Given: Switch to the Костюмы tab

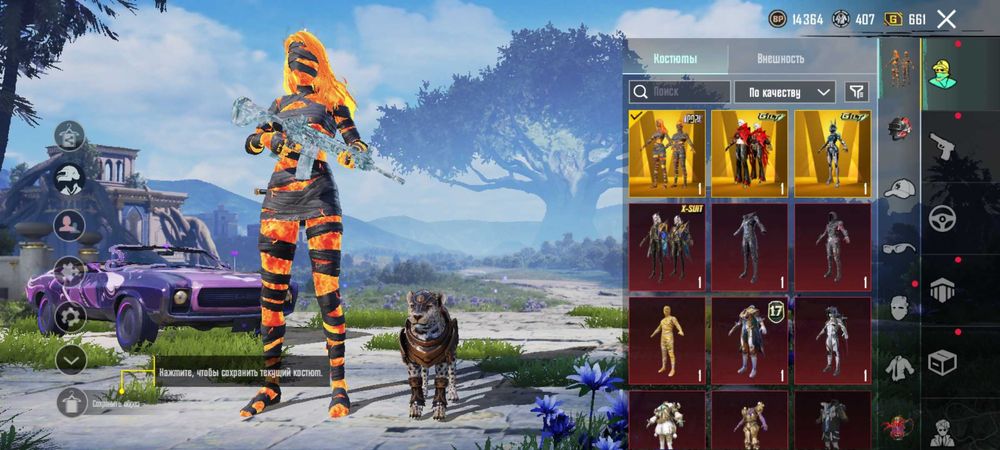Looking at the screenshot, I should (x=675, y=58).
